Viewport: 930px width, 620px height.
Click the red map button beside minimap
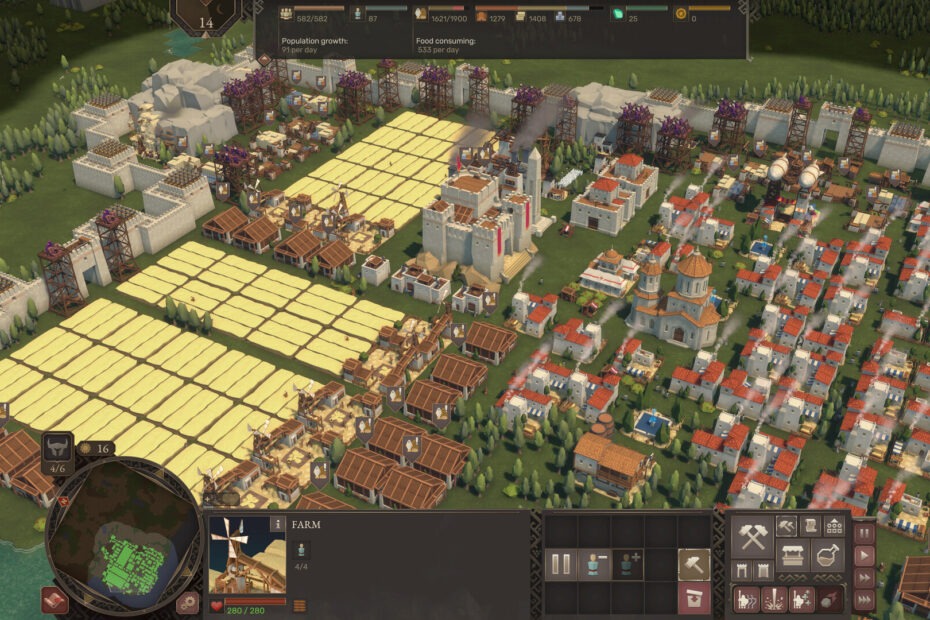pyautogui.click(x=55, y=600)
